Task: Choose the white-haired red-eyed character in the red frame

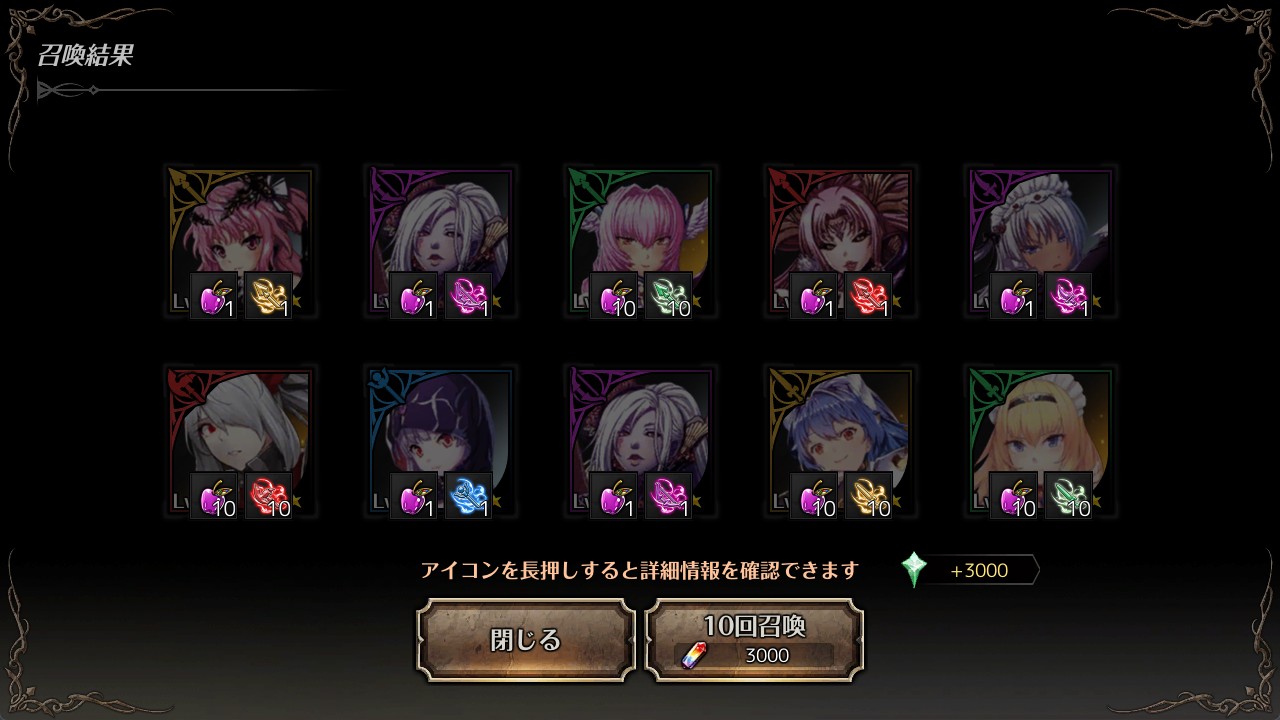Action: pos(240,430)
